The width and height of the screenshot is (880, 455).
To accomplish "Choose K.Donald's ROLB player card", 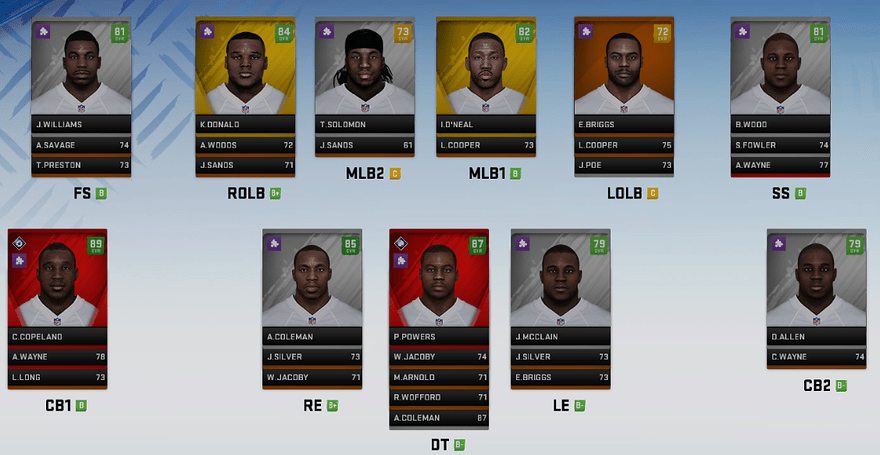I will [x=244, y=72].
